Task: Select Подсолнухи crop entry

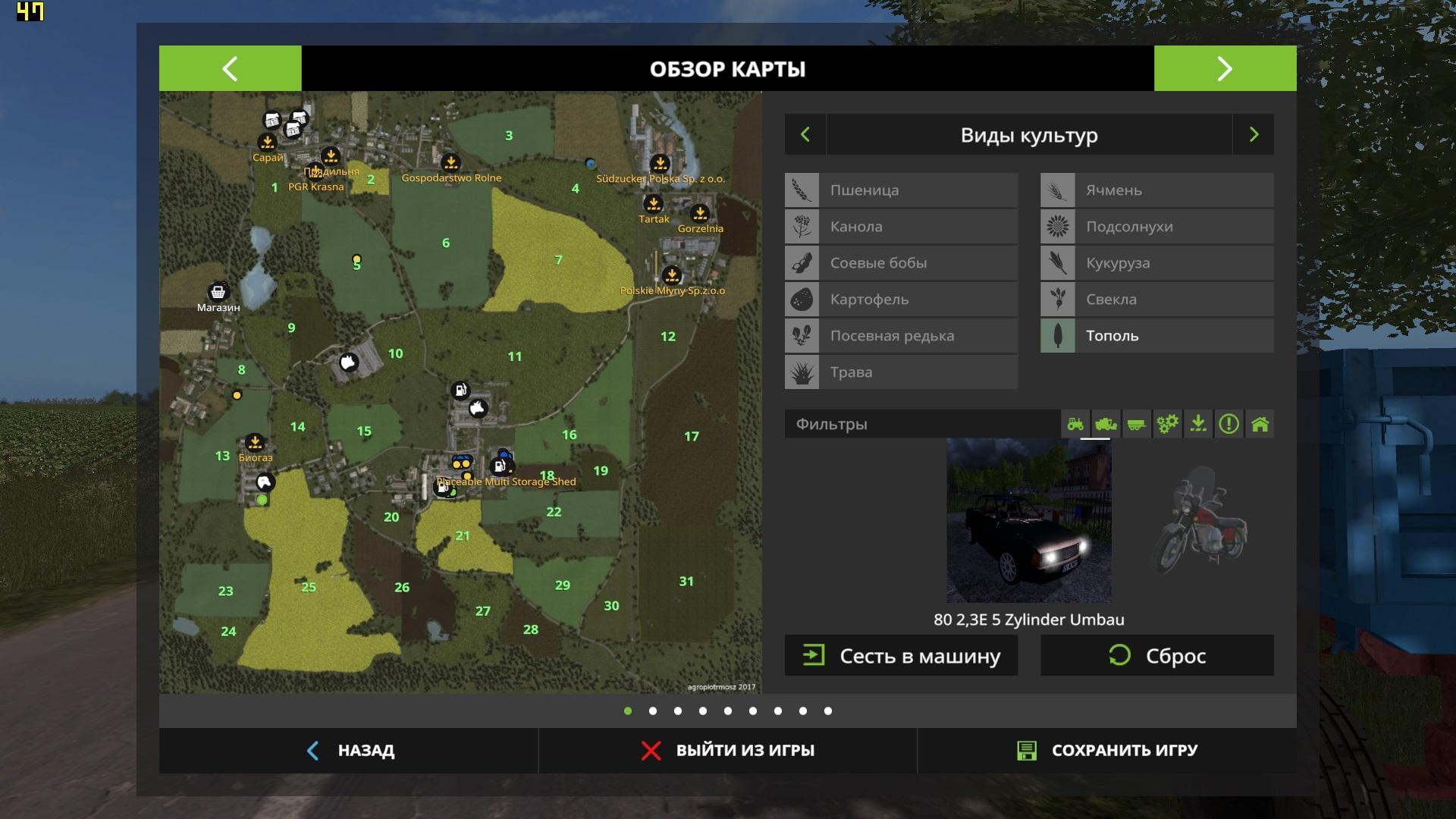Action: (1156, 227)
